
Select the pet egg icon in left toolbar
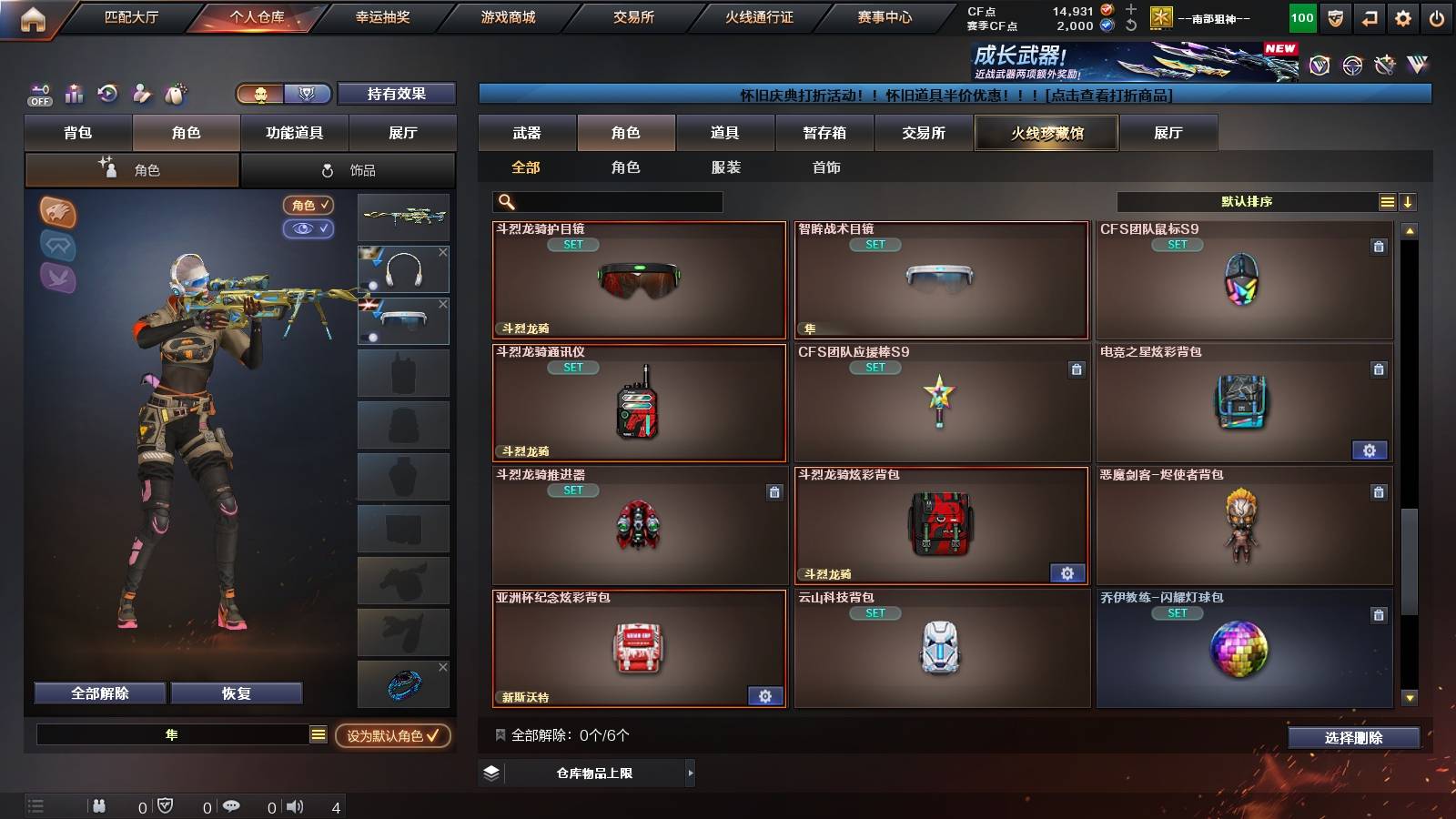click(x=174, y=94)
